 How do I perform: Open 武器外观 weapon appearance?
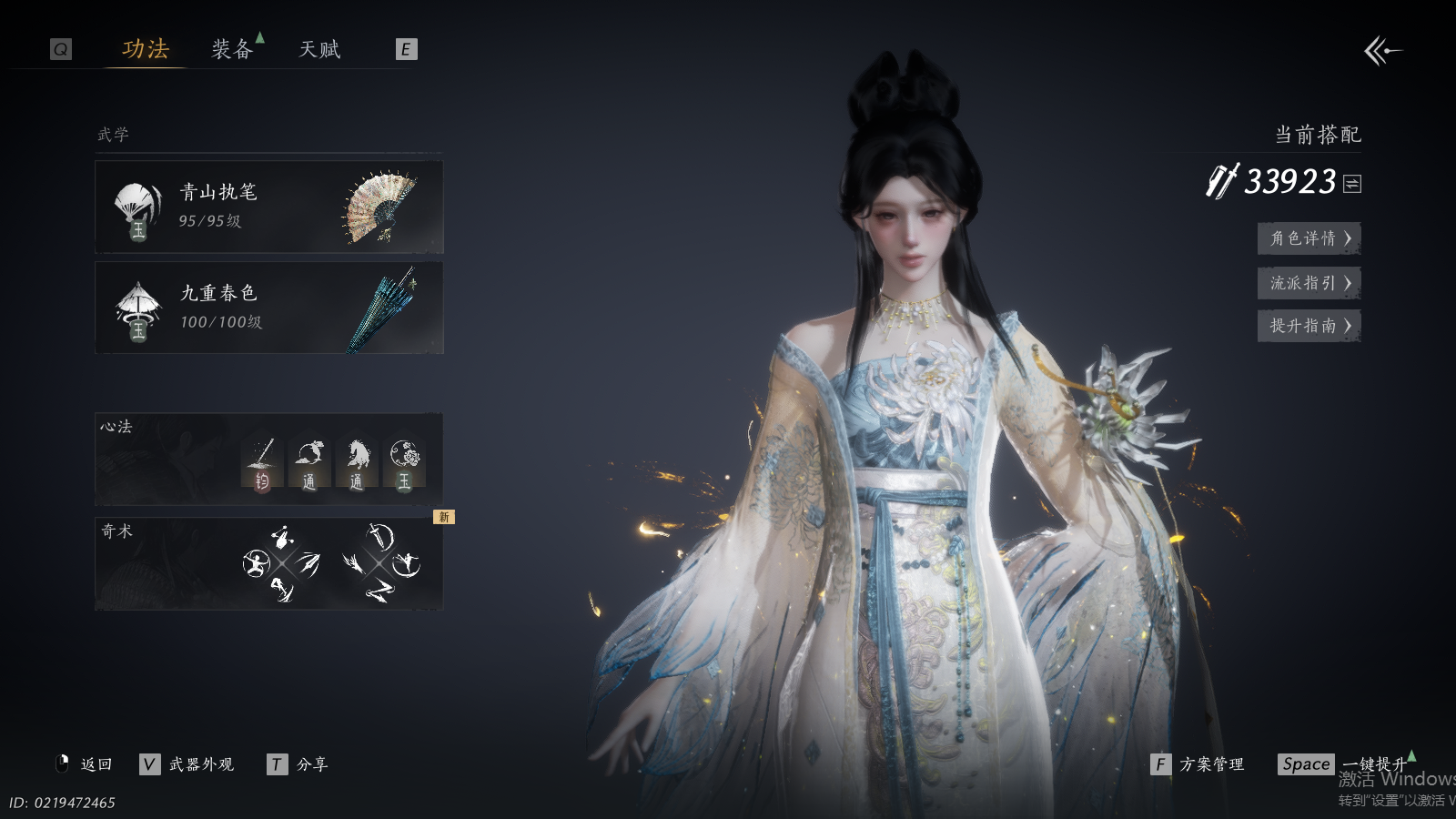(187, 764)
